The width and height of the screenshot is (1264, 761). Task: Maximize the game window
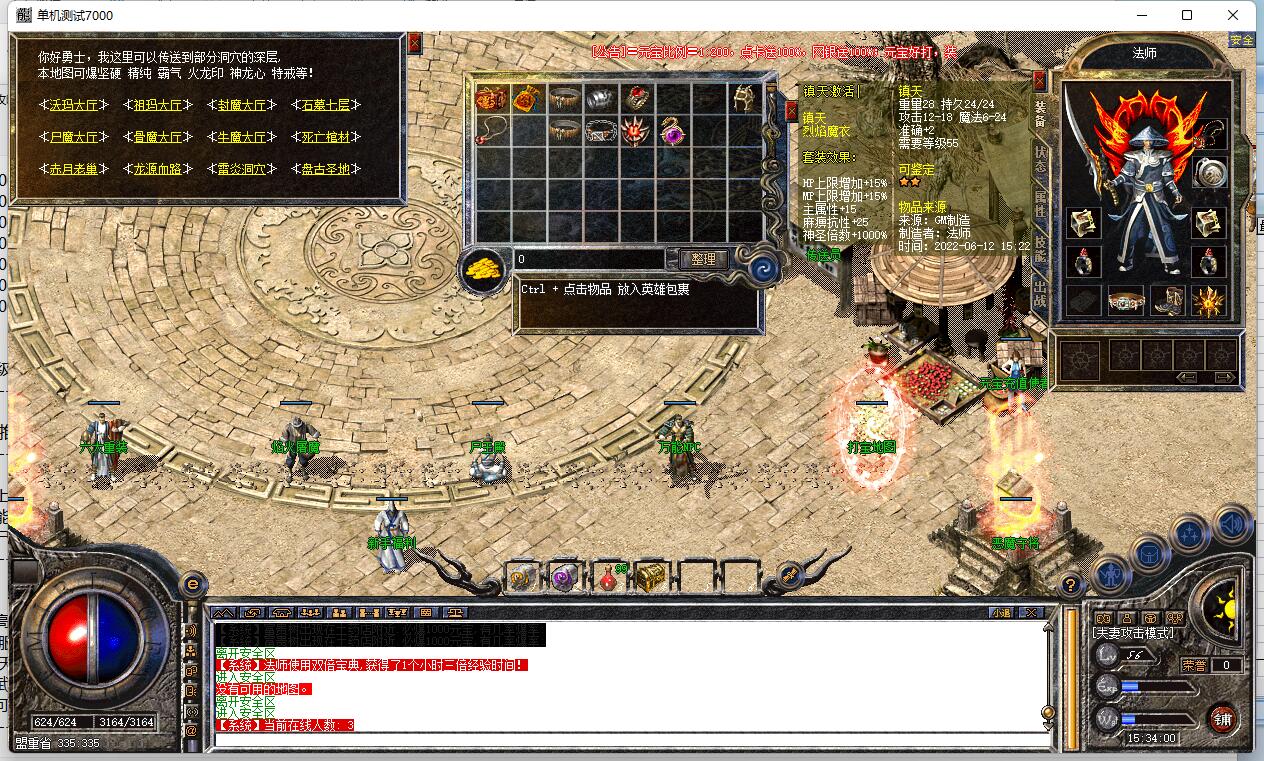tap(1186, 15)
